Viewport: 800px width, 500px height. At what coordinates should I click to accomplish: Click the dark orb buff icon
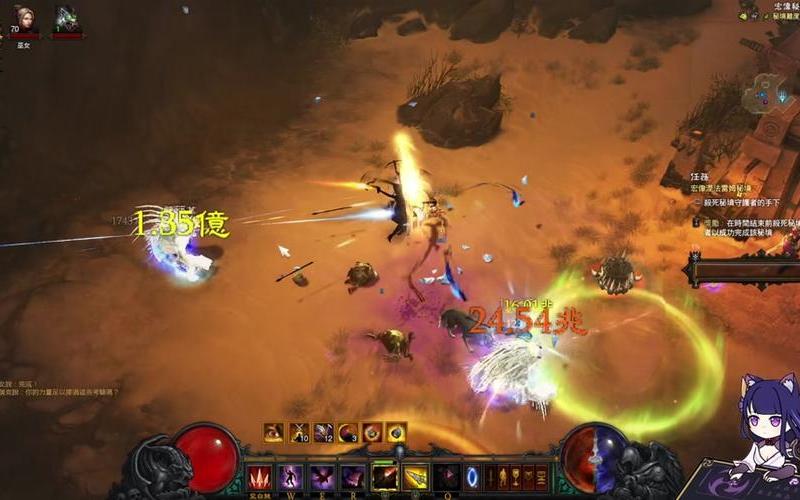(x=396, y=432)
